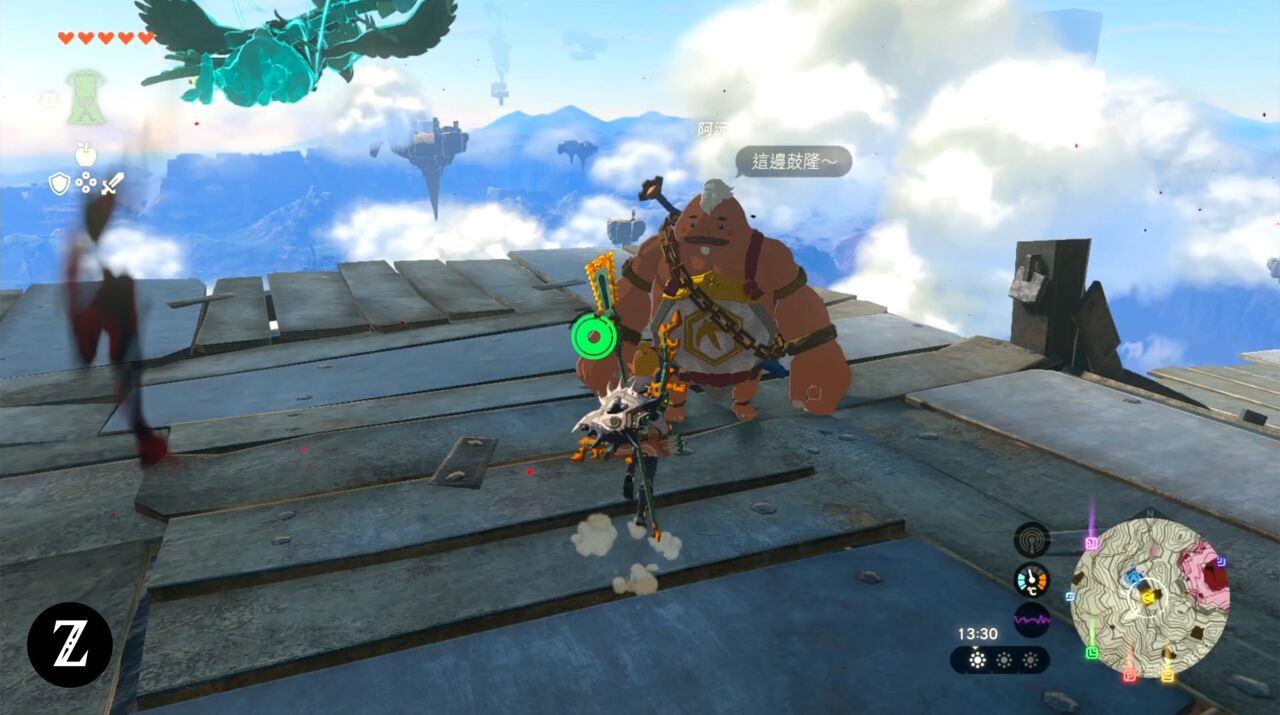This screenshot has width=1280, height=715.
Task: Select the faded green ability icon
Action: 86,98
